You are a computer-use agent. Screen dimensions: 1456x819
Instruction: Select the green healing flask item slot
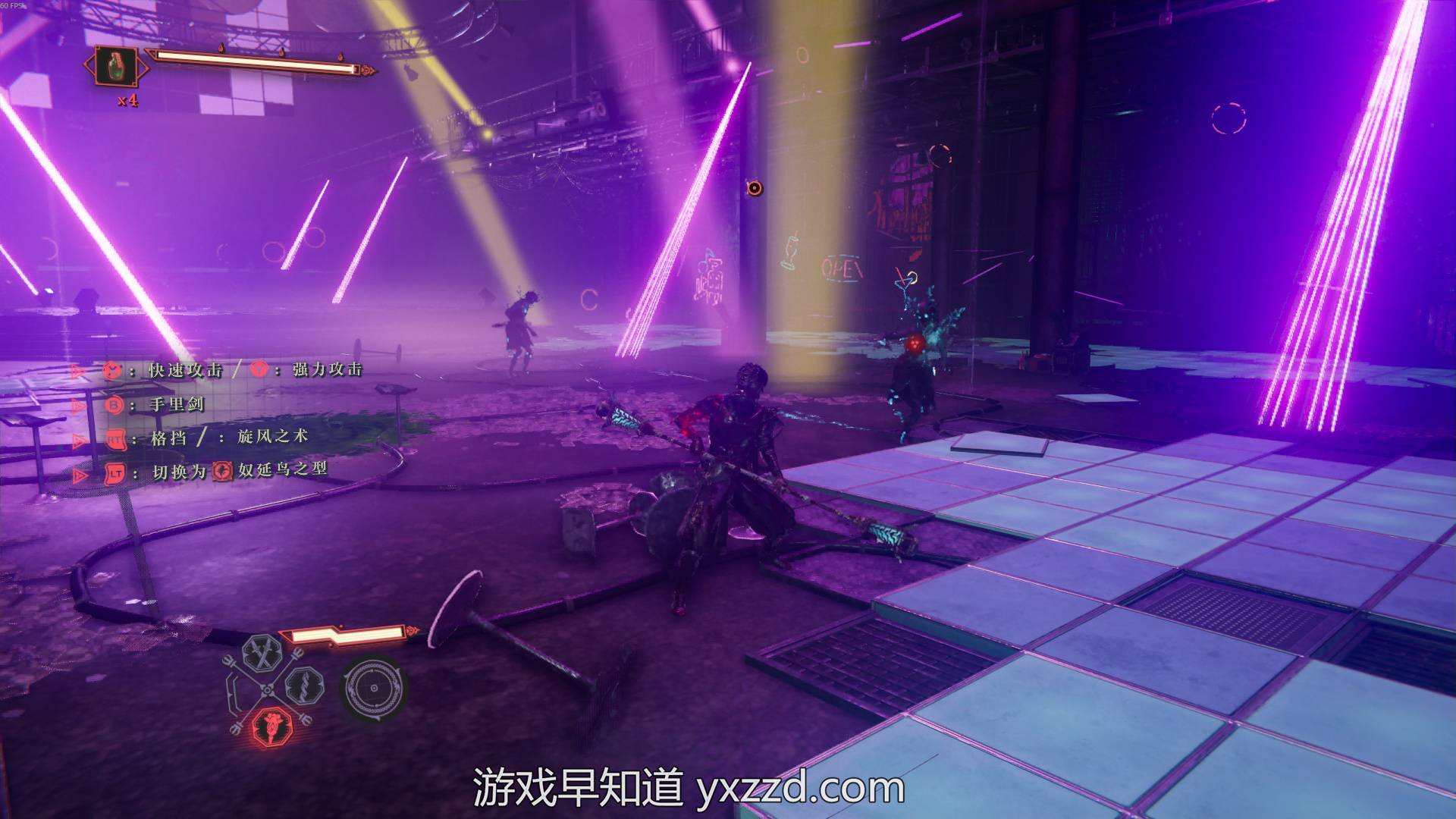tap(116, 67)
